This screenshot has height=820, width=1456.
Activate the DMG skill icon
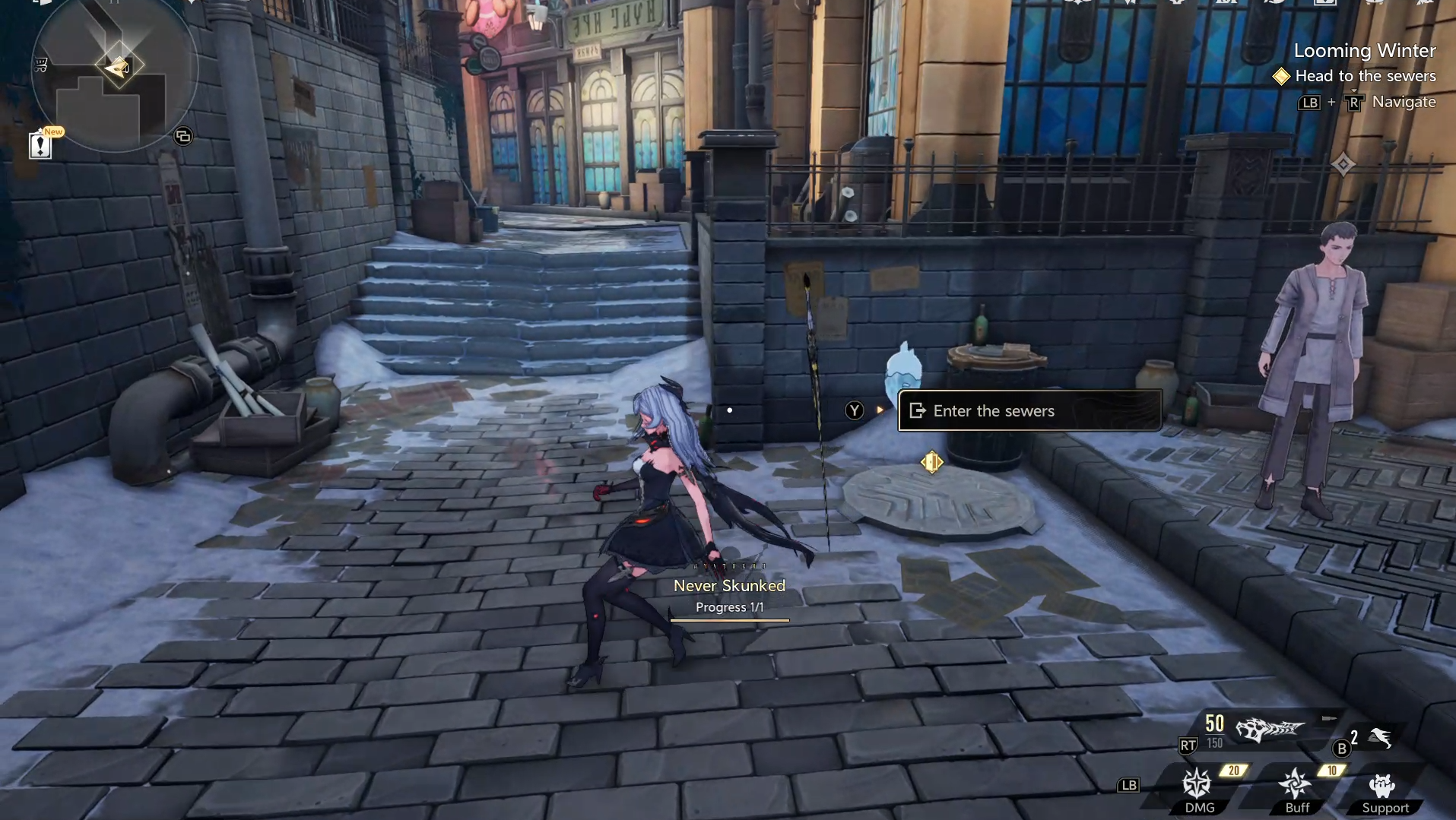[x=1197, y=785]
